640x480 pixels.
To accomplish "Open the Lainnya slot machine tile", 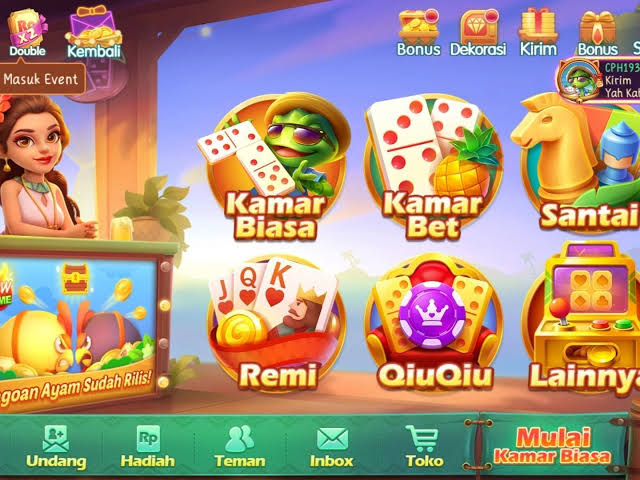I will pos(585,322).
